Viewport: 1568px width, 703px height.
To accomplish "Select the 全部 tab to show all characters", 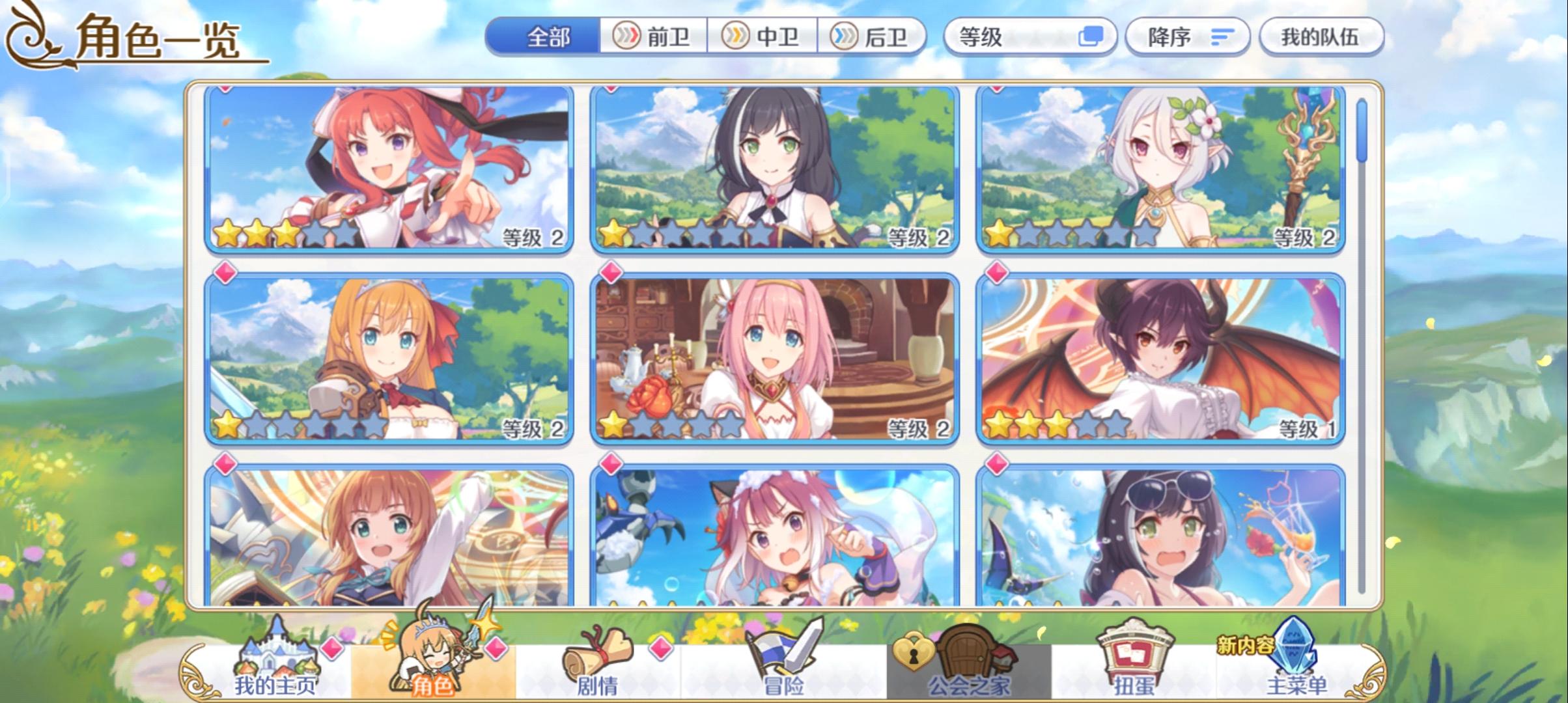I will click(547, 37).
